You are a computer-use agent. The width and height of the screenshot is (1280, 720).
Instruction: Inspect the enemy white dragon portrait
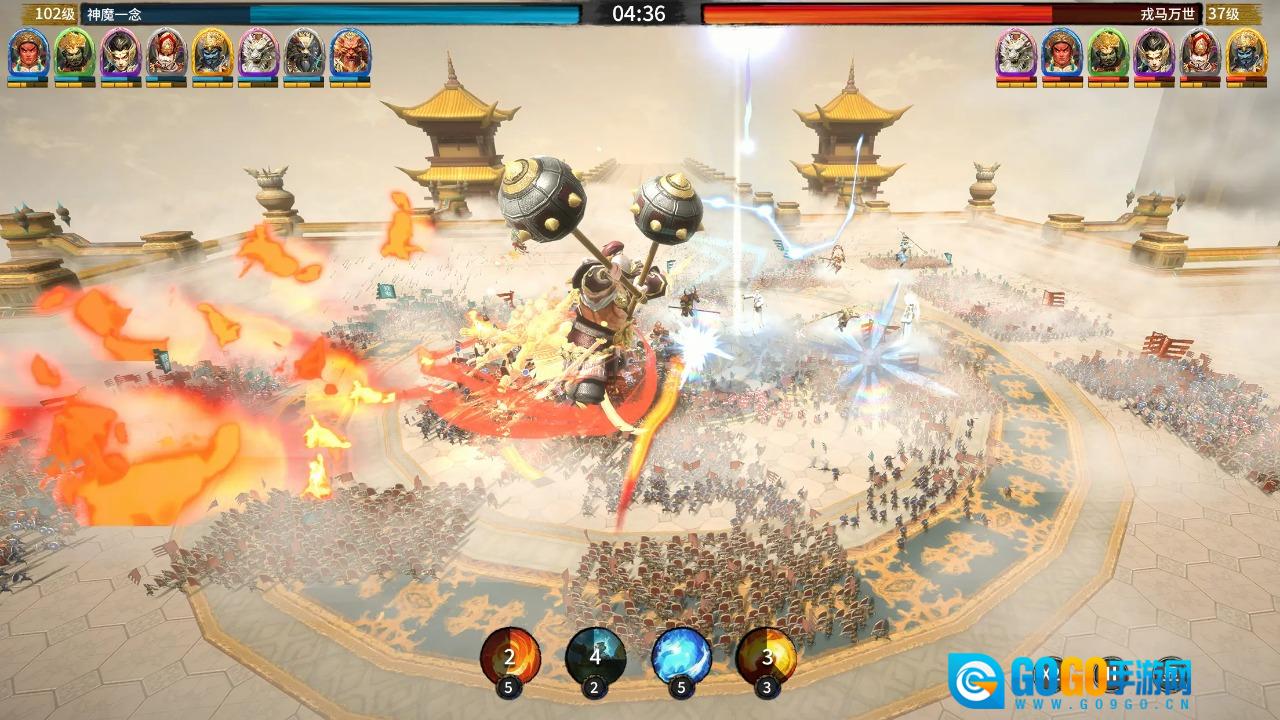coord(1016,52)
